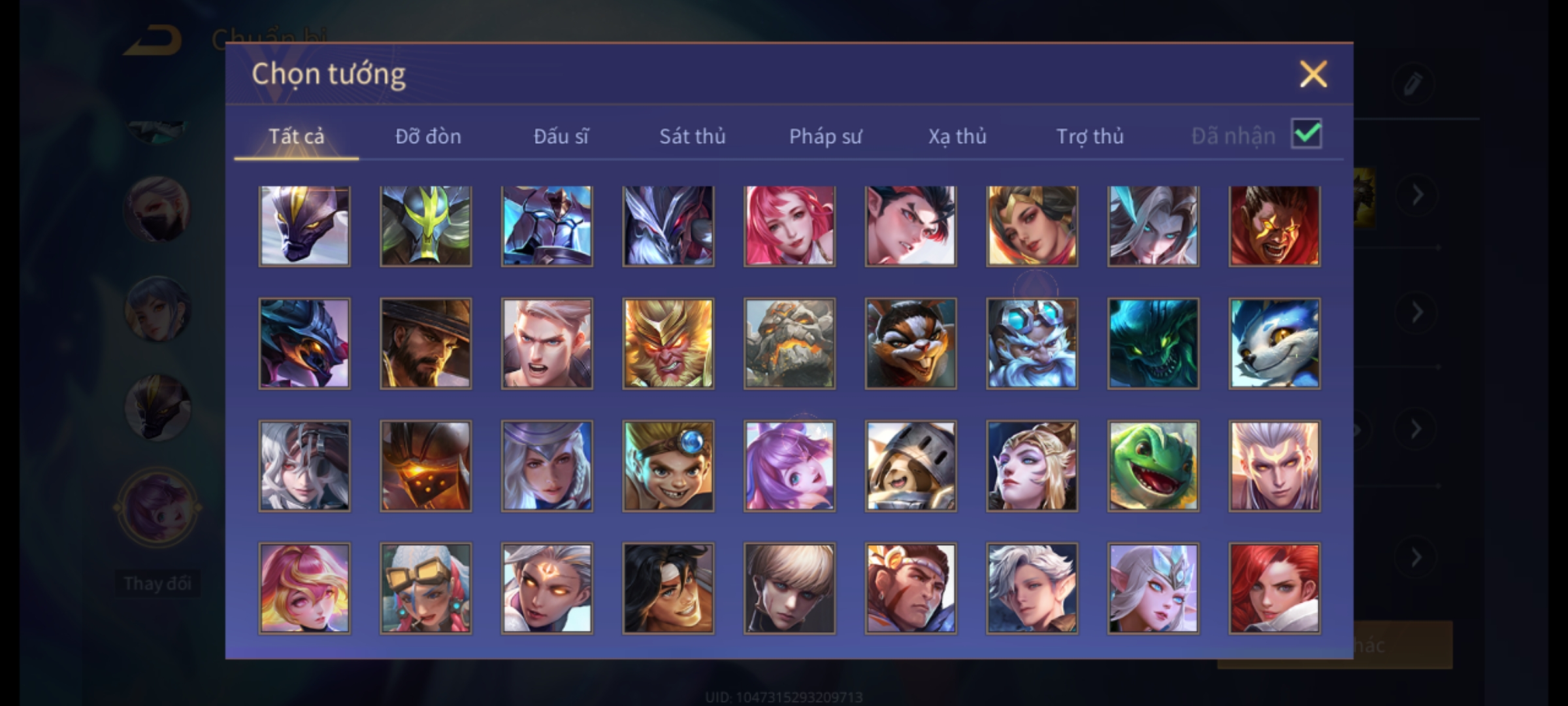Pick the purple-haired chibi girl hero
Screen dimensions: 1568x706
coord(789,465)
